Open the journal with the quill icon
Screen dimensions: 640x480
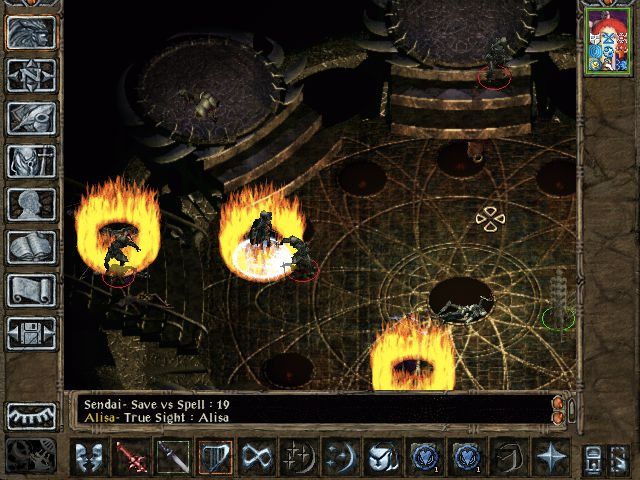pos(31,118)
